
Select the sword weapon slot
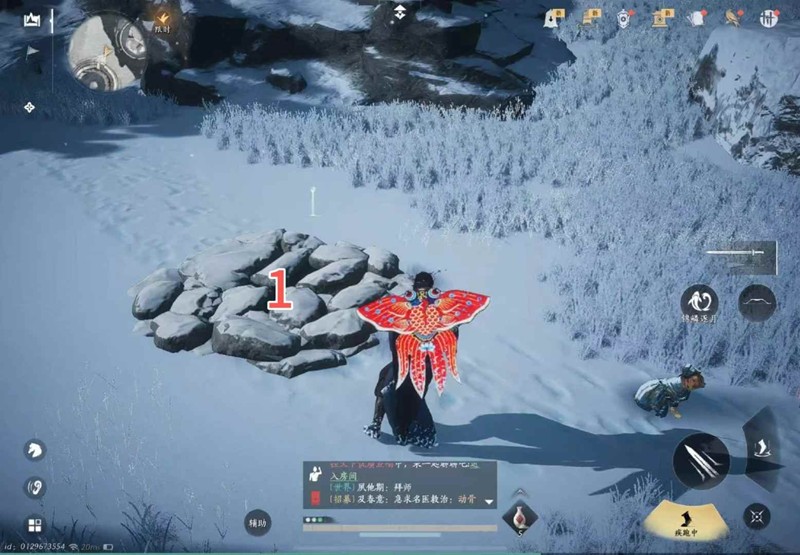739,256
